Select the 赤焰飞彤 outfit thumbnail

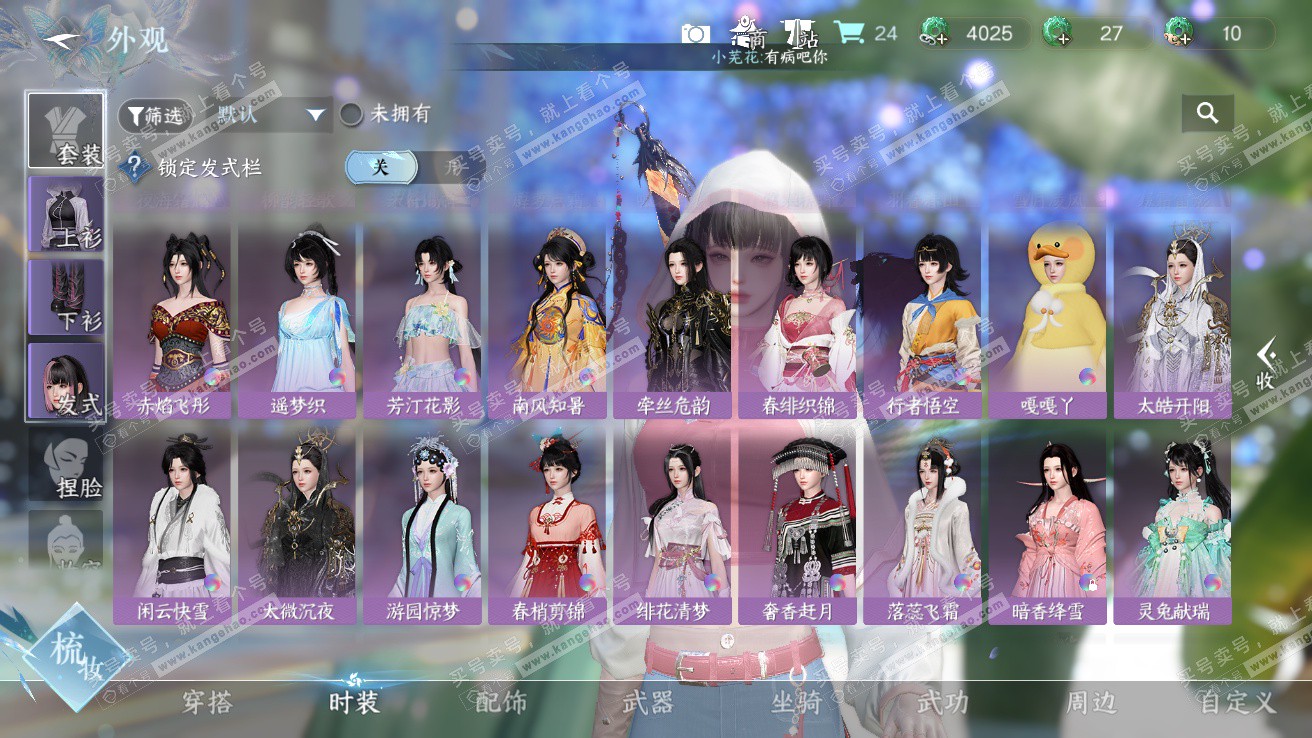point(172,320)
